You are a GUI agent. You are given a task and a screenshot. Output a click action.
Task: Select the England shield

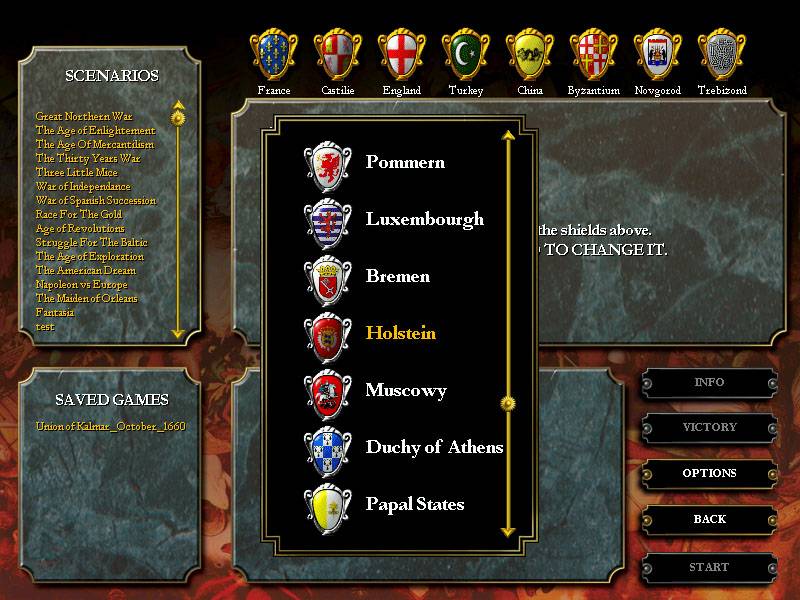click(401, 55)
